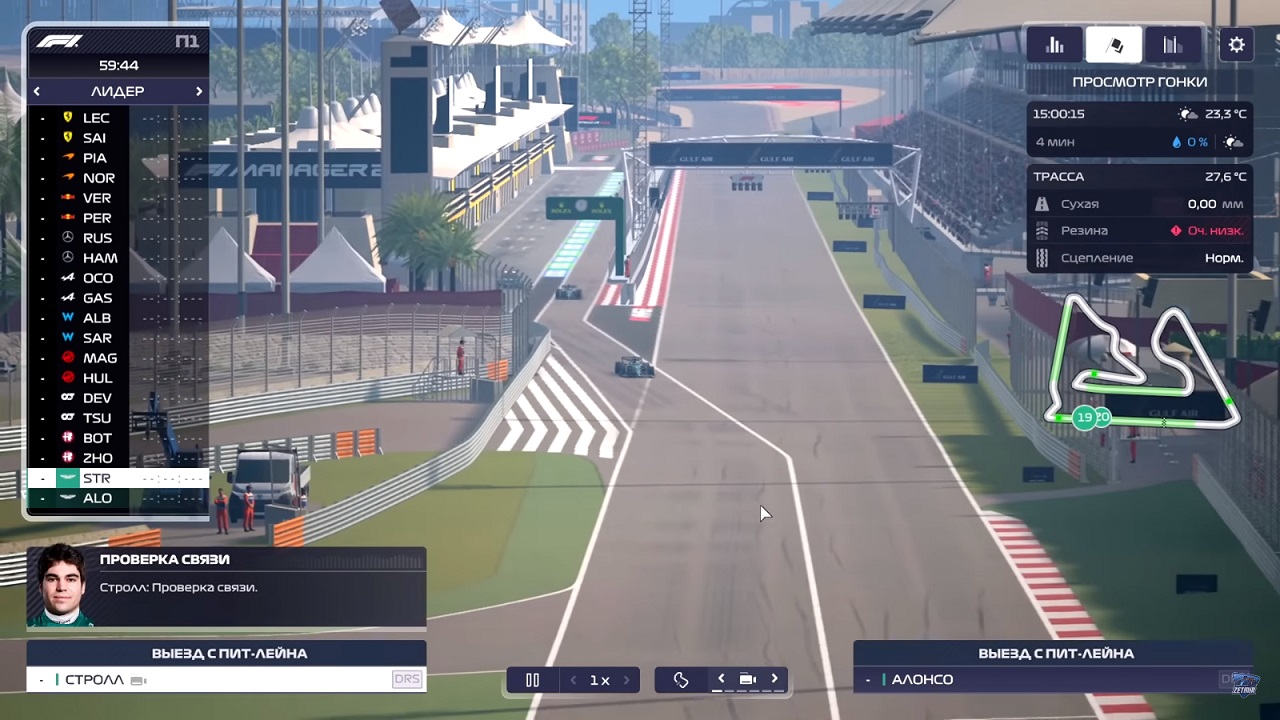1280x720 pixels.
Task: Click the leader list right arrow
Action: (198, 91)
